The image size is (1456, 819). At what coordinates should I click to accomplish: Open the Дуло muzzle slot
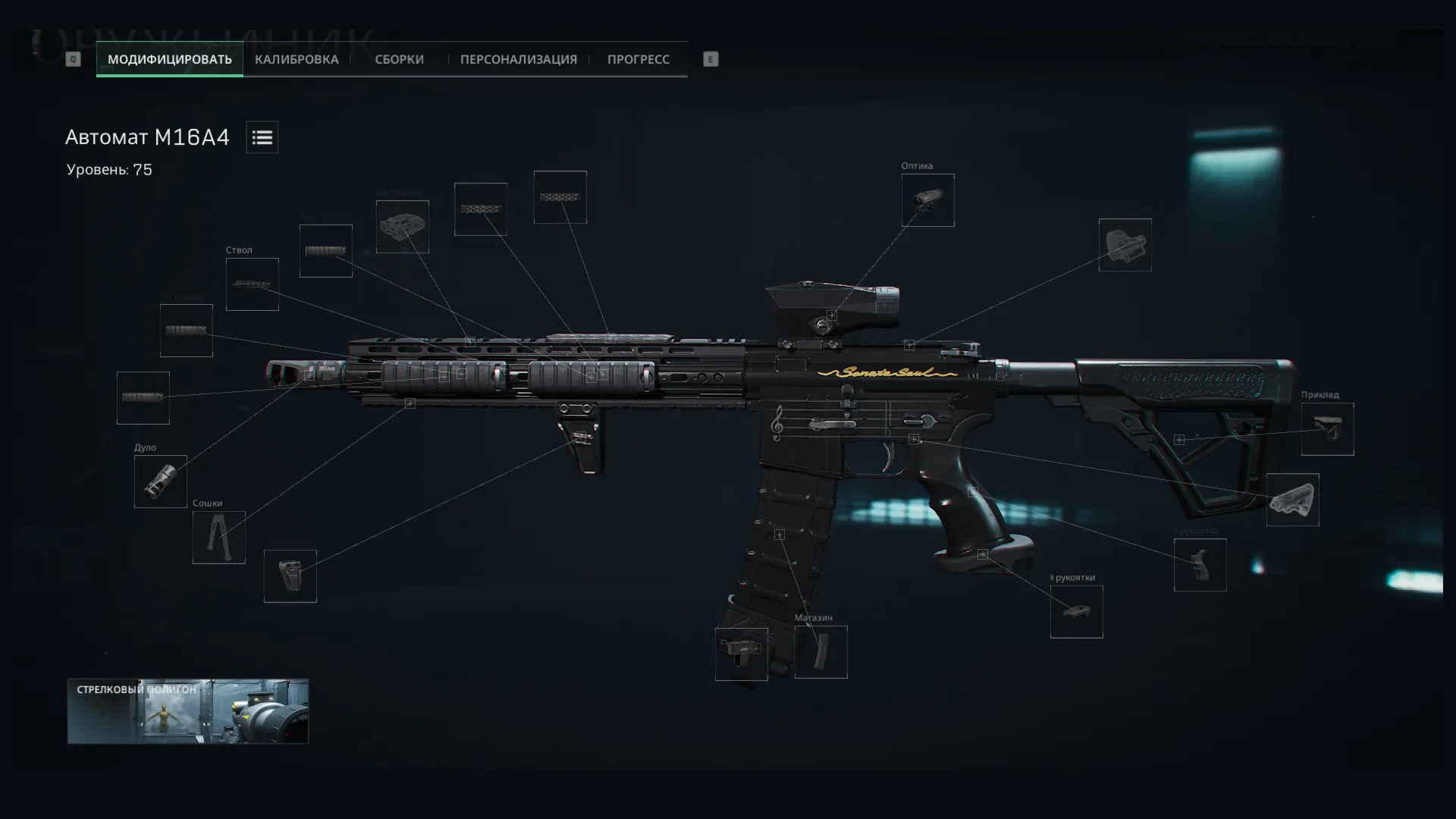[160, 482]
